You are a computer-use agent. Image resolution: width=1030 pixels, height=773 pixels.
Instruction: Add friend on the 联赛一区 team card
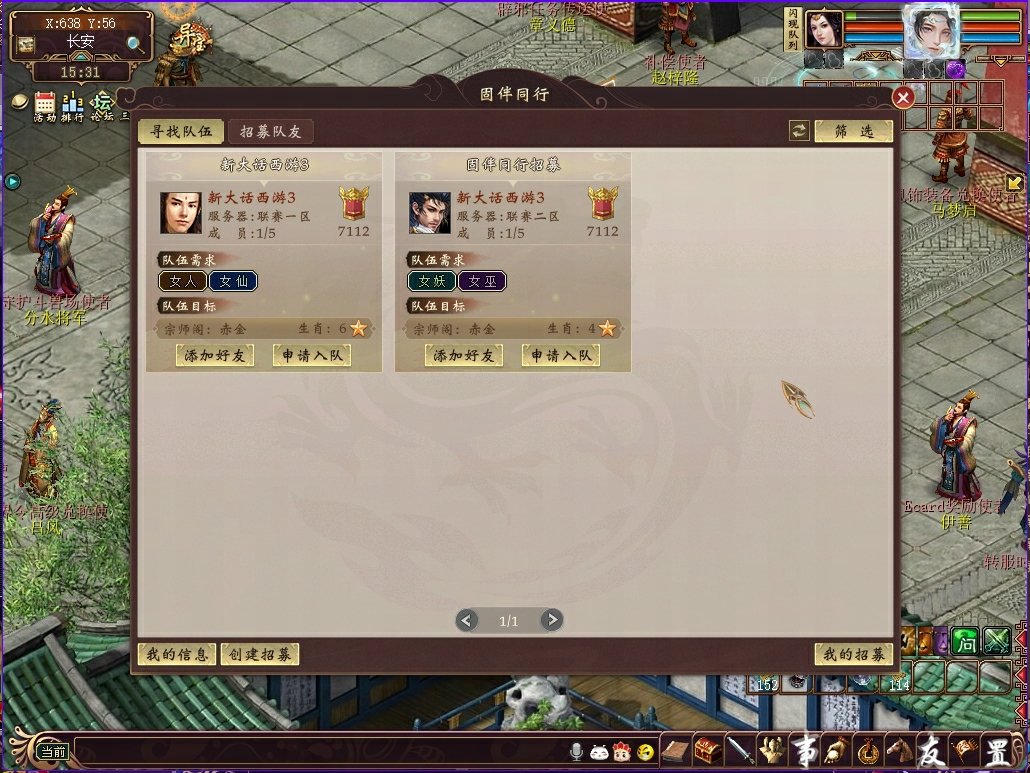coord(215,355)
